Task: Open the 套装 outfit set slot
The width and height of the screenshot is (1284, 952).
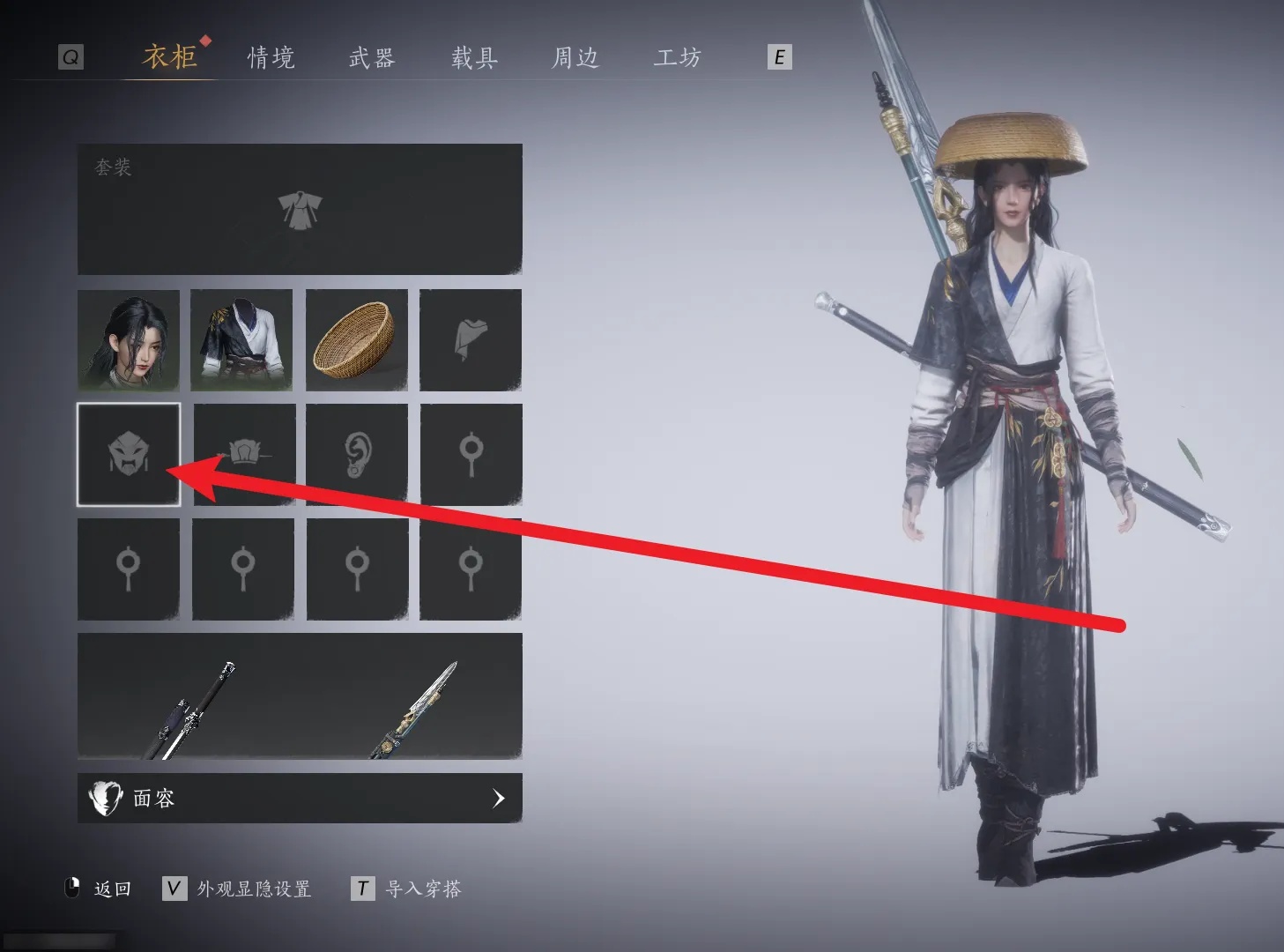Action: 299,210
